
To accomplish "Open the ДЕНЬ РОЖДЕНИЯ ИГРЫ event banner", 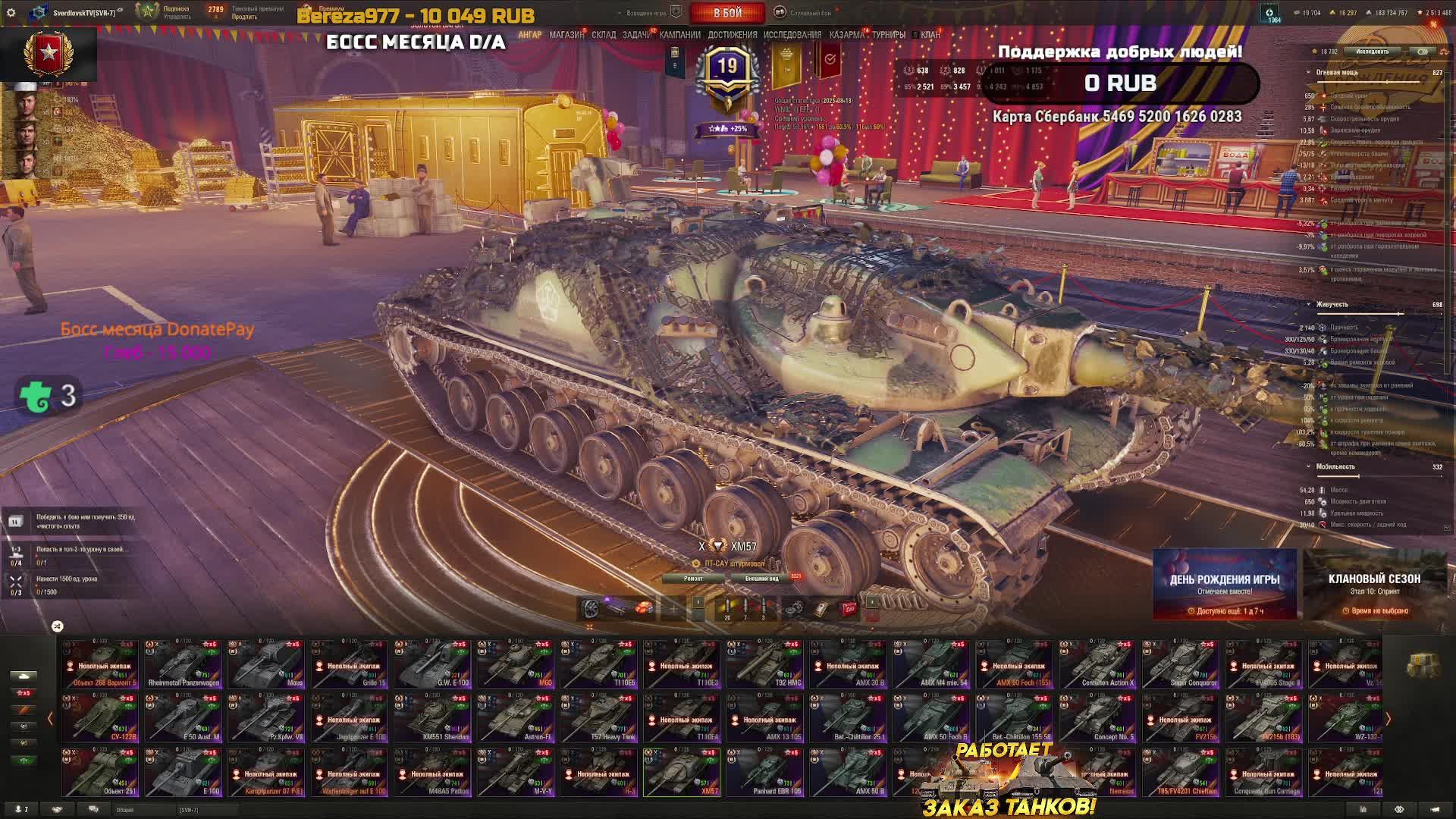I will click(x=1224, y=585).
